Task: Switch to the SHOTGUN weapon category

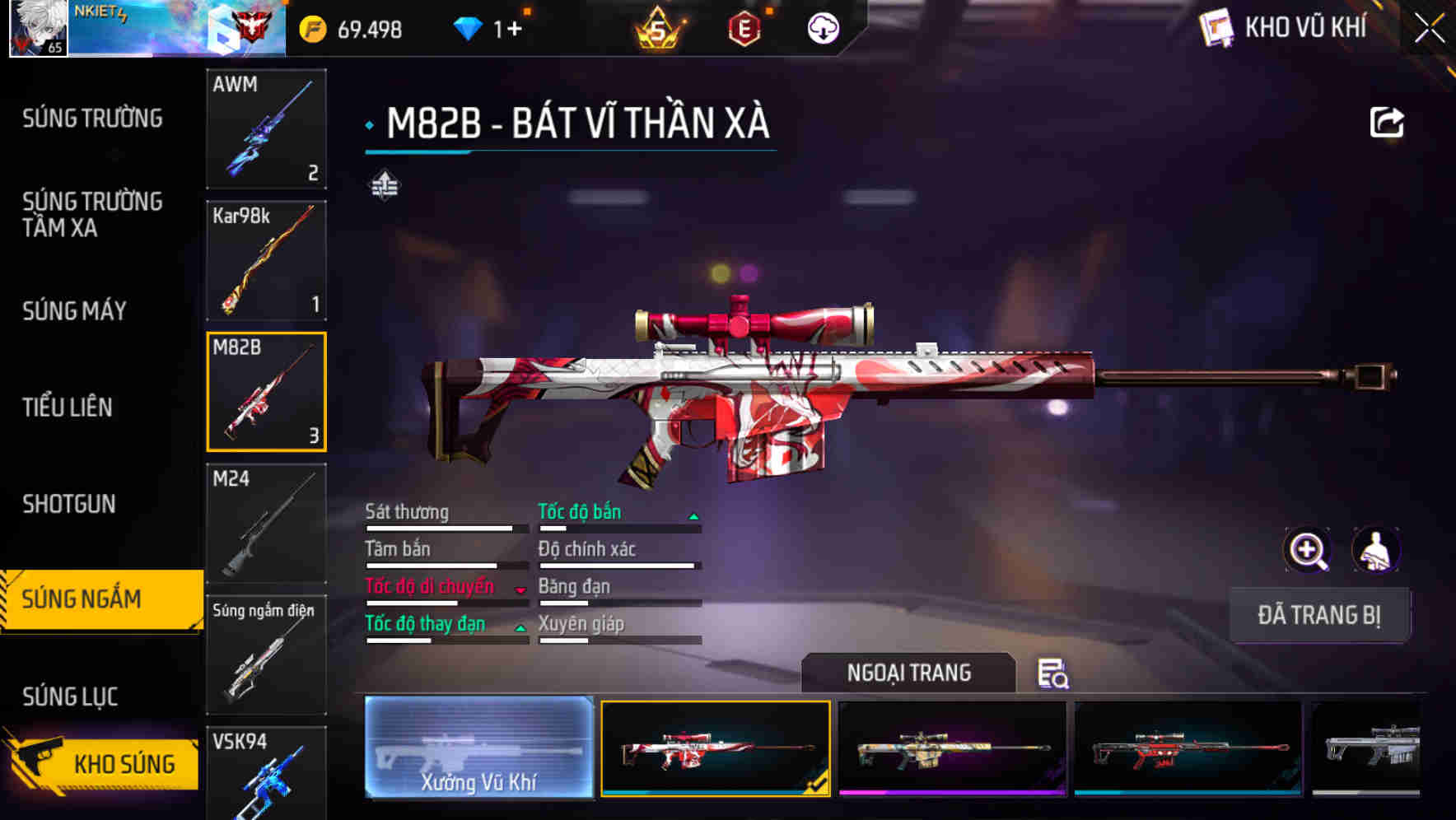Action: coord(69,504)
